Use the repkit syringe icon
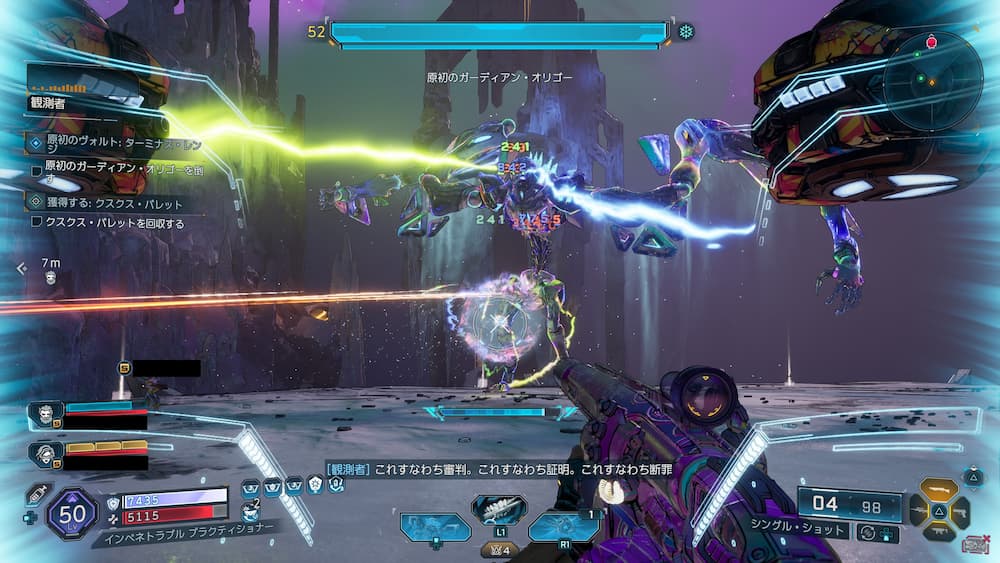The image size is (1000, 563). pyautogui.click(x=36, y=494)
